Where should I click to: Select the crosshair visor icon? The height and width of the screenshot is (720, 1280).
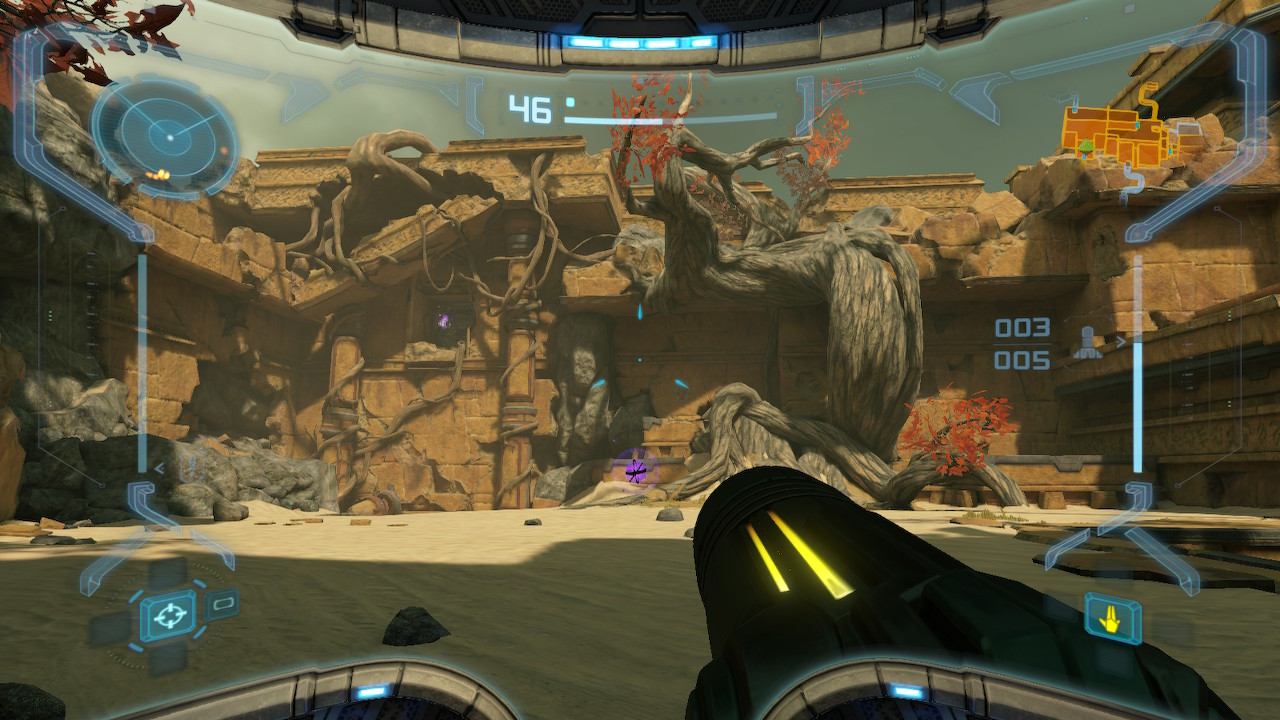tap(167, 615)
